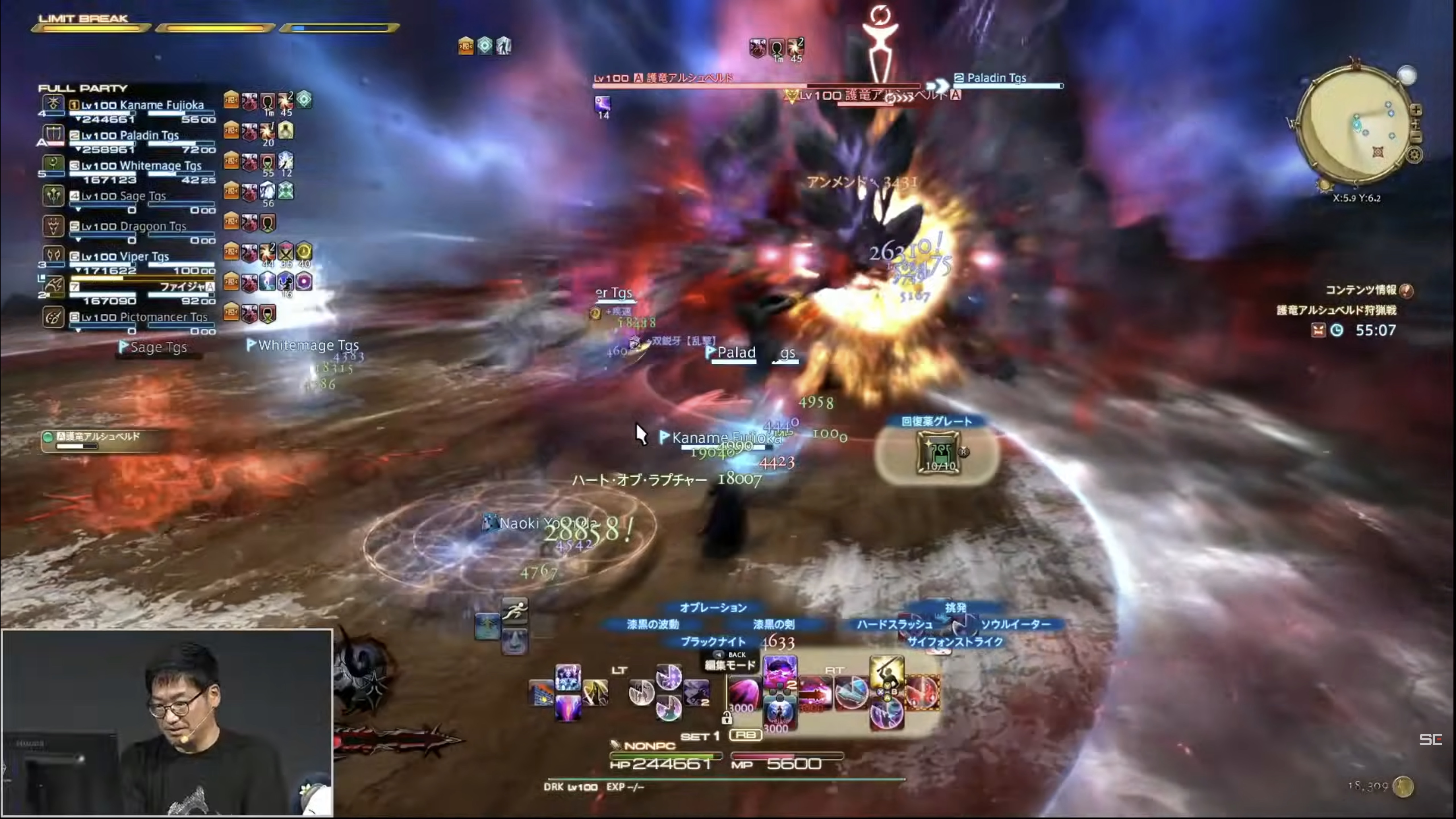This screenshot has width=1456, height=819.
Task: Use the Mega-Potion item slot
Action: click(939, 452)
